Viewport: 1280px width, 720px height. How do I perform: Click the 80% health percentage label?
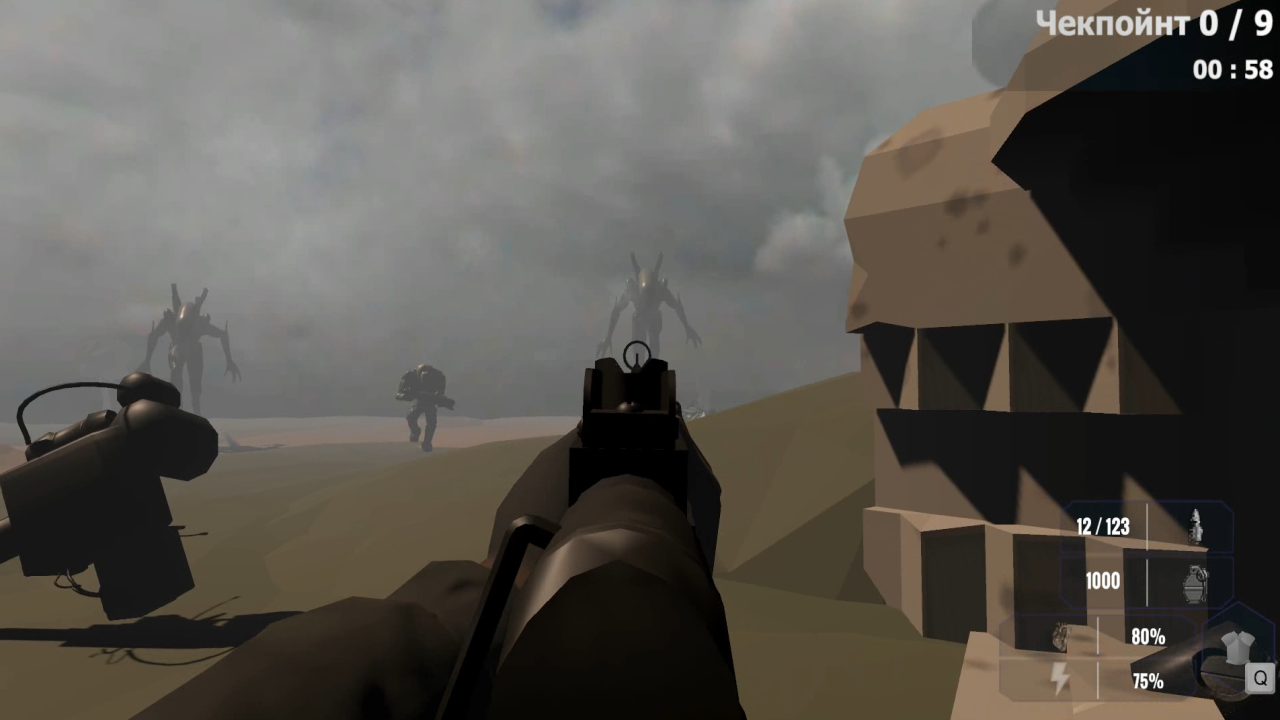1148,636
